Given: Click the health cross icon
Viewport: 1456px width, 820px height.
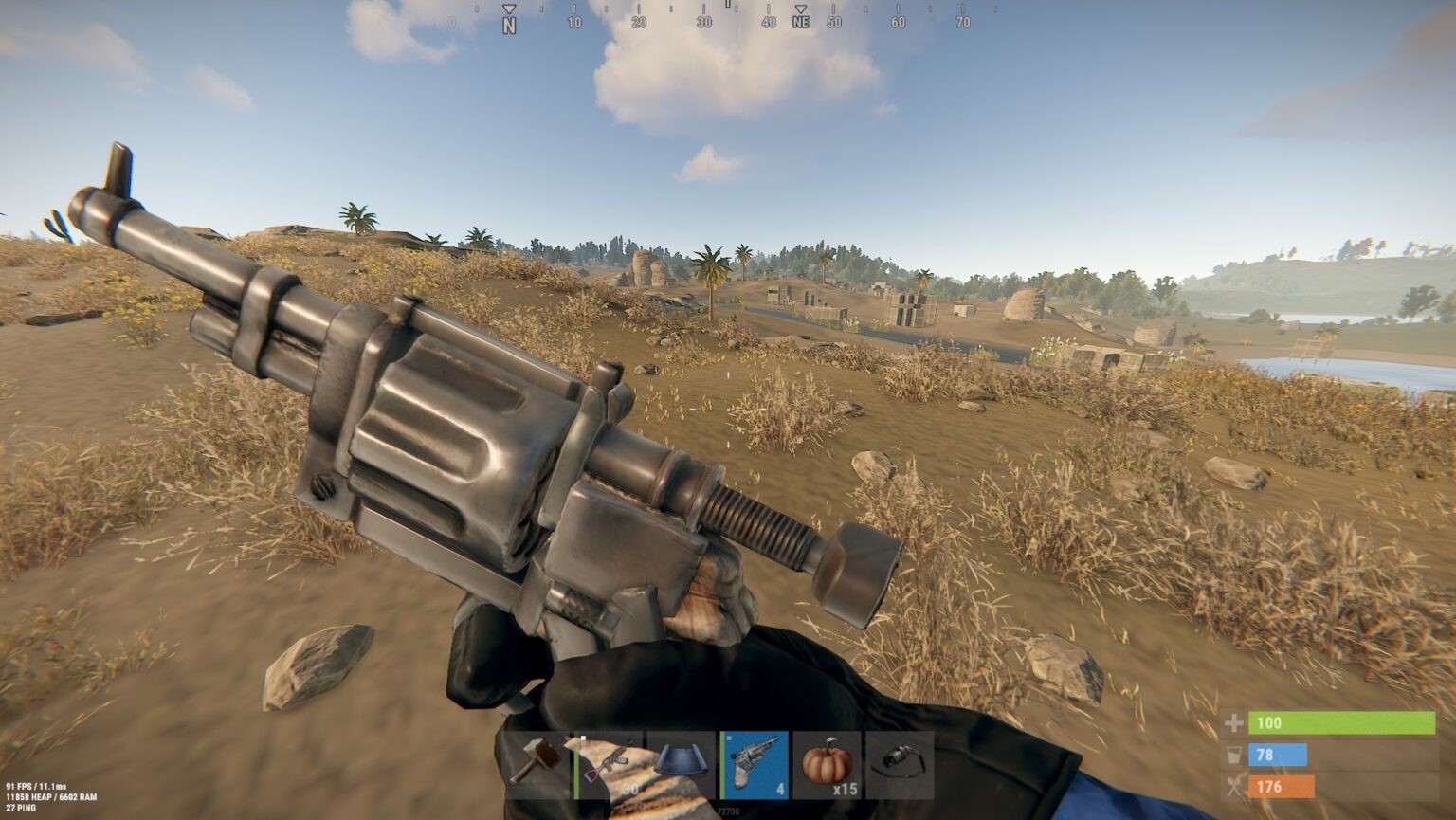Looking at the screenshot, I should click(x=1234, y=721).
